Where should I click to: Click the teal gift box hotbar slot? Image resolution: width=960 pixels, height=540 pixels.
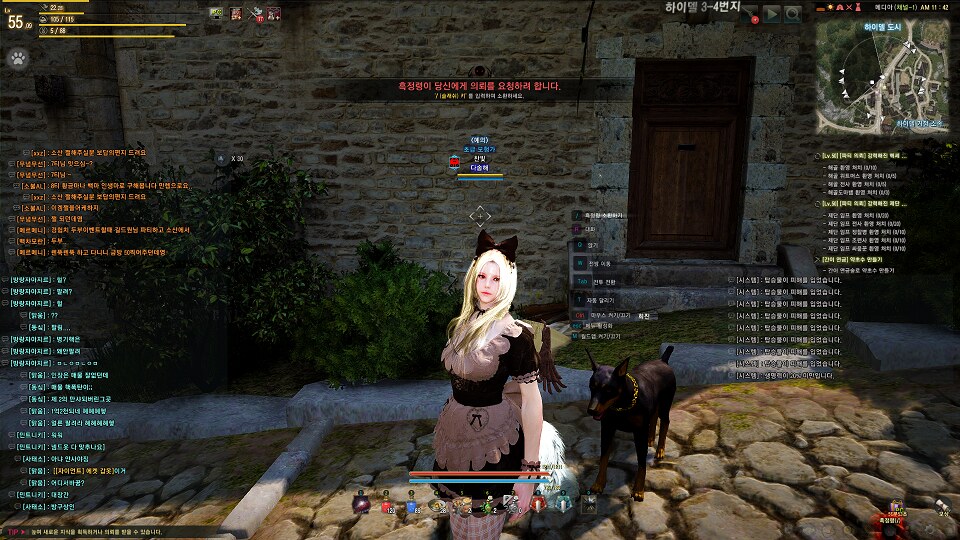click(564, 506)
